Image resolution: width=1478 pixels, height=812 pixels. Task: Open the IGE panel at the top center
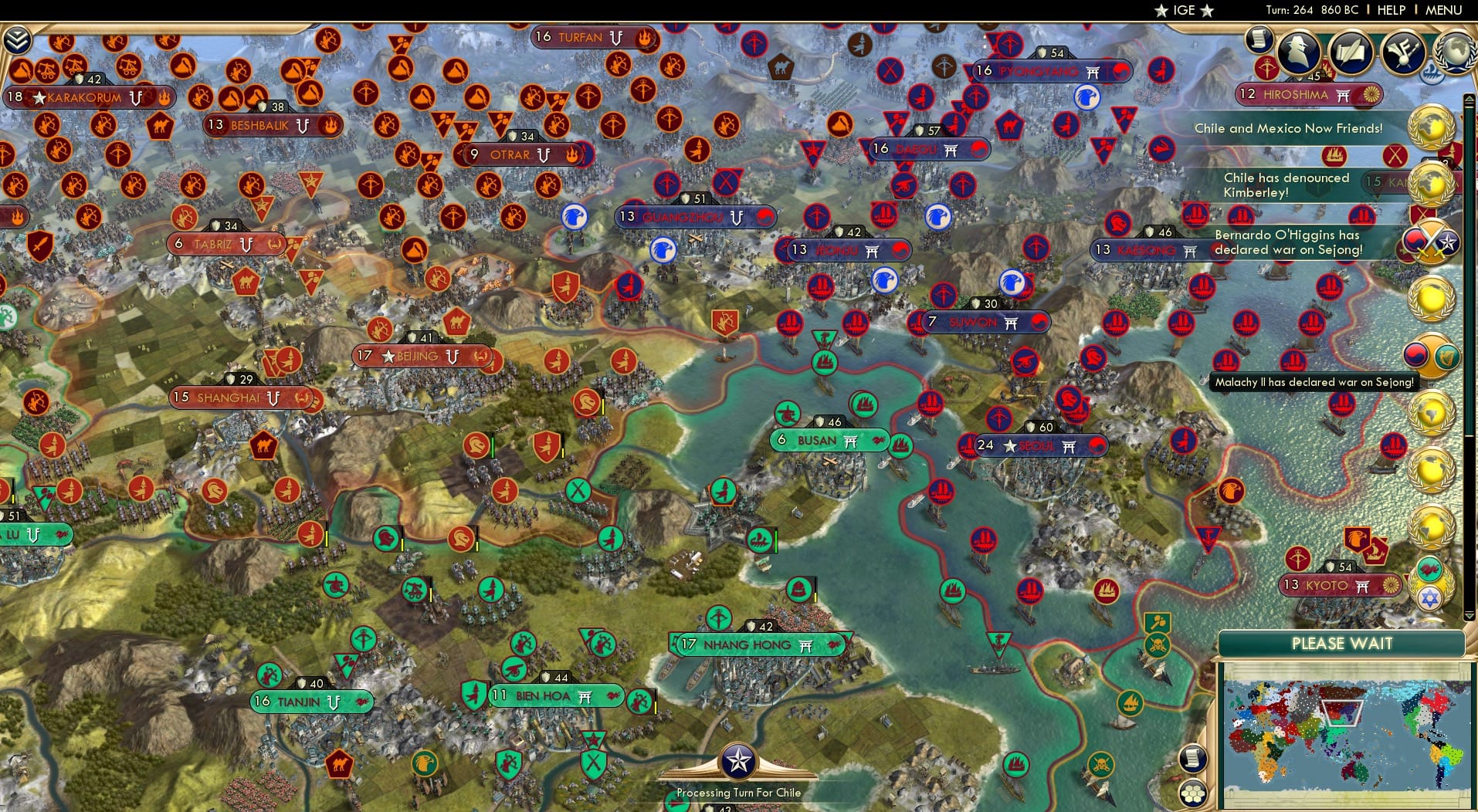click(x=1183, y=10)
